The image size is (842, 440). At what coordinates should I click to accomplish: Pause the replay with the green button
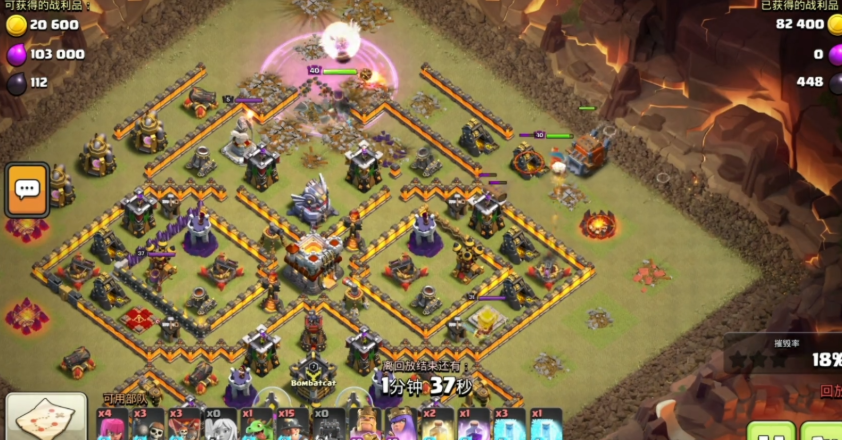point(770,434)
